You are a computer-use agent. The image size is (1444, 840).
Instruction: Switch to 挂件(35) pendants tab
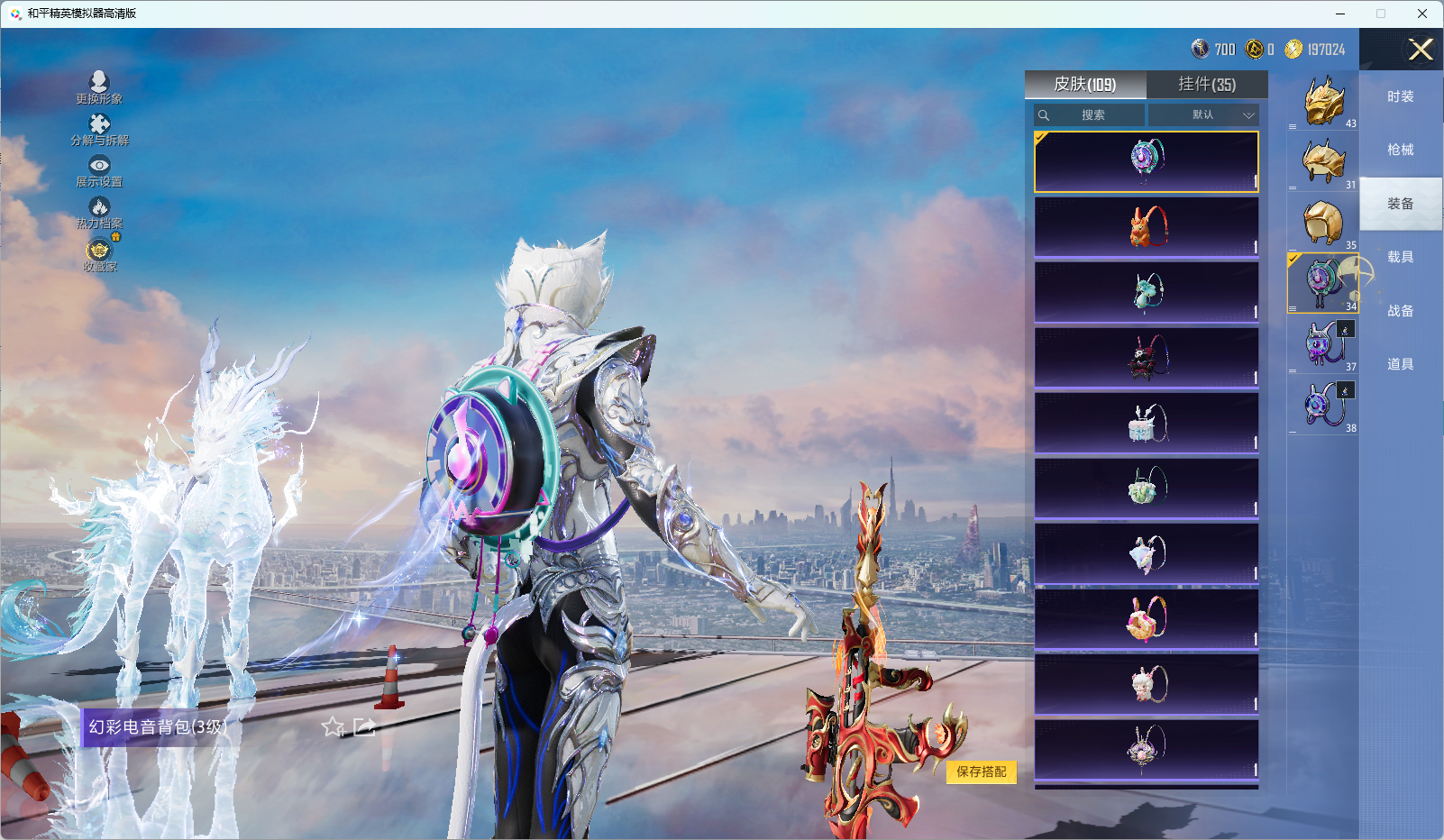(1207, 85)
